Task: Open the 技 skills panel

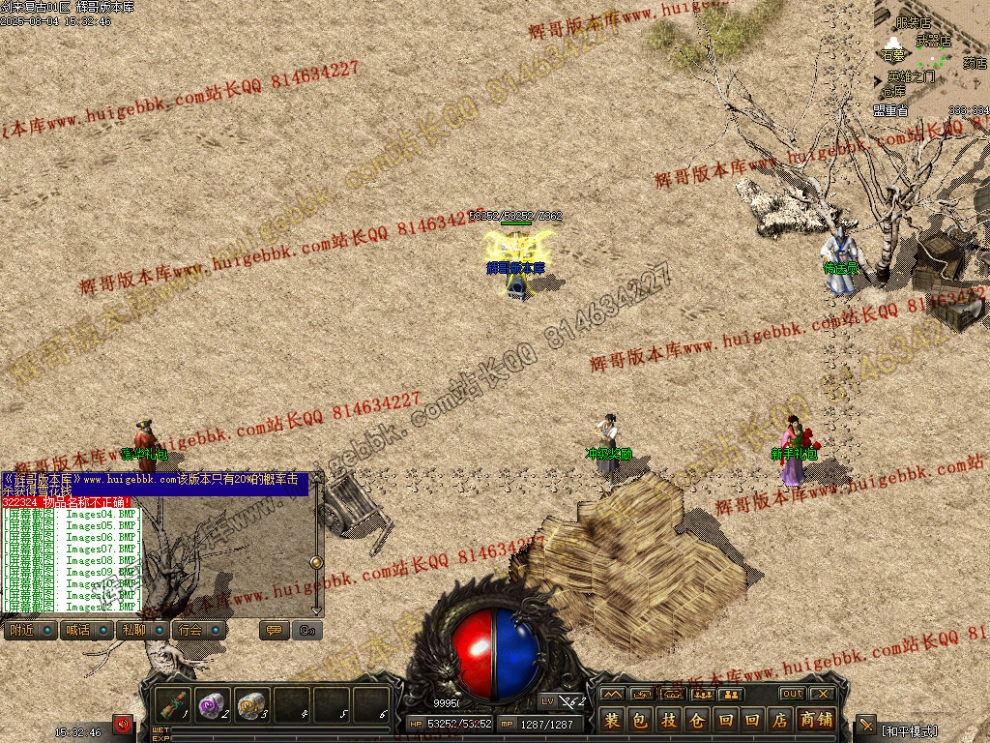Action: (x=668, y=720)
